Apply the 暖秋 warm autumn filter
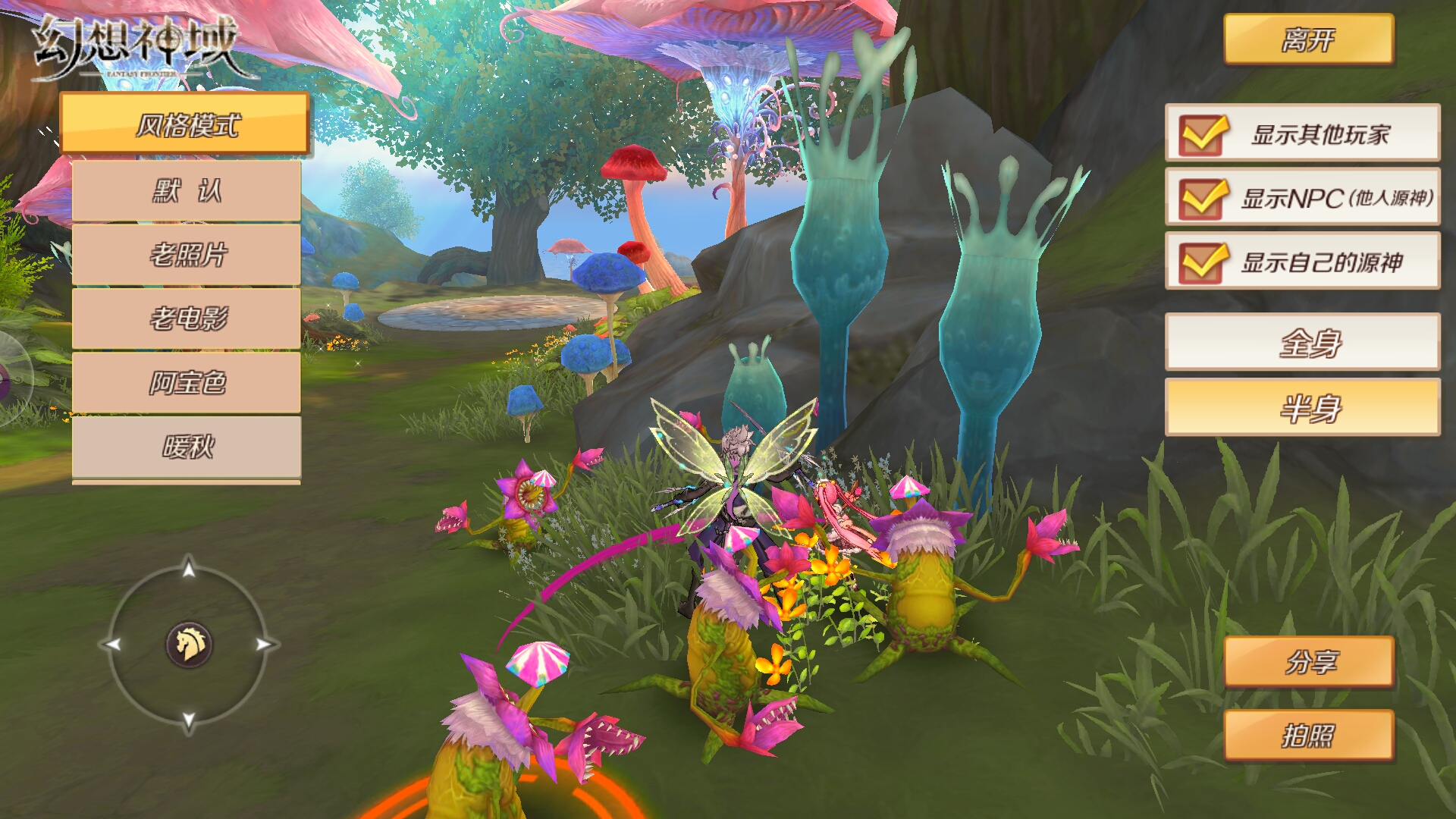1456x819 pixels. 186,447
